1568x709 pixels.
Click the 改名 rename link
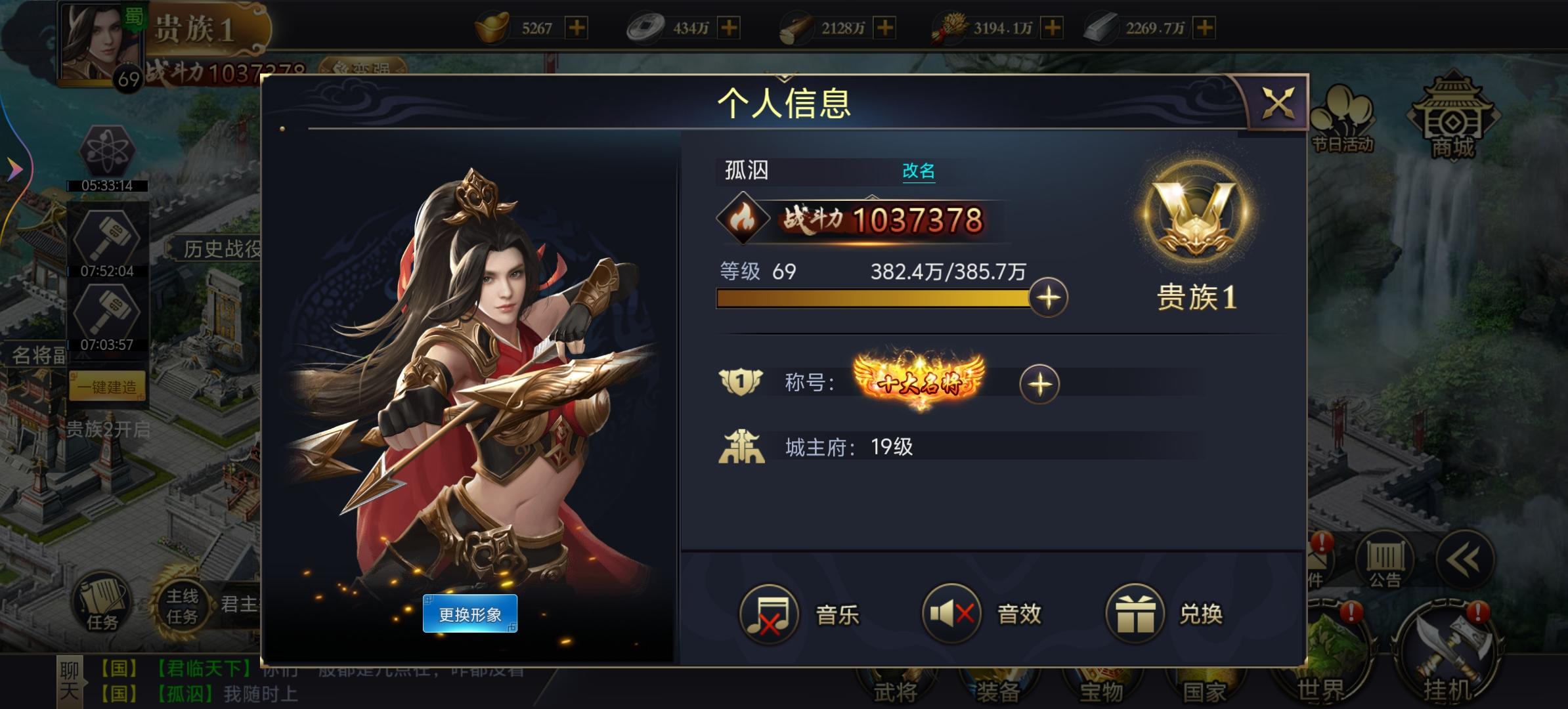pos(919,171)
